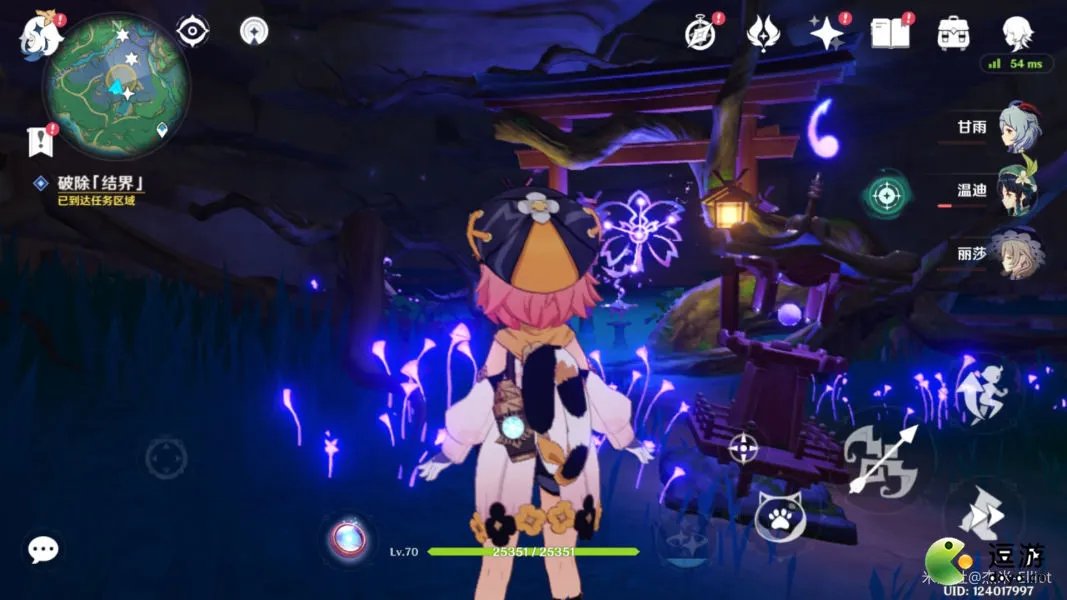Screen dimensions: 1067x600
Task: Switch to party member 丽莎
Action: pos(1018,252)
